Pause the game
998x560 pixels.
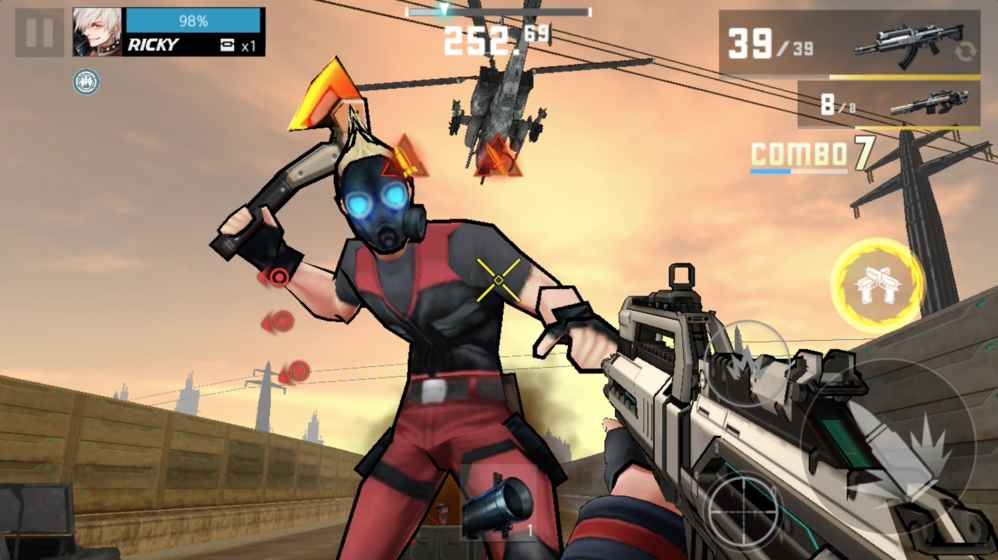(39, 32)
